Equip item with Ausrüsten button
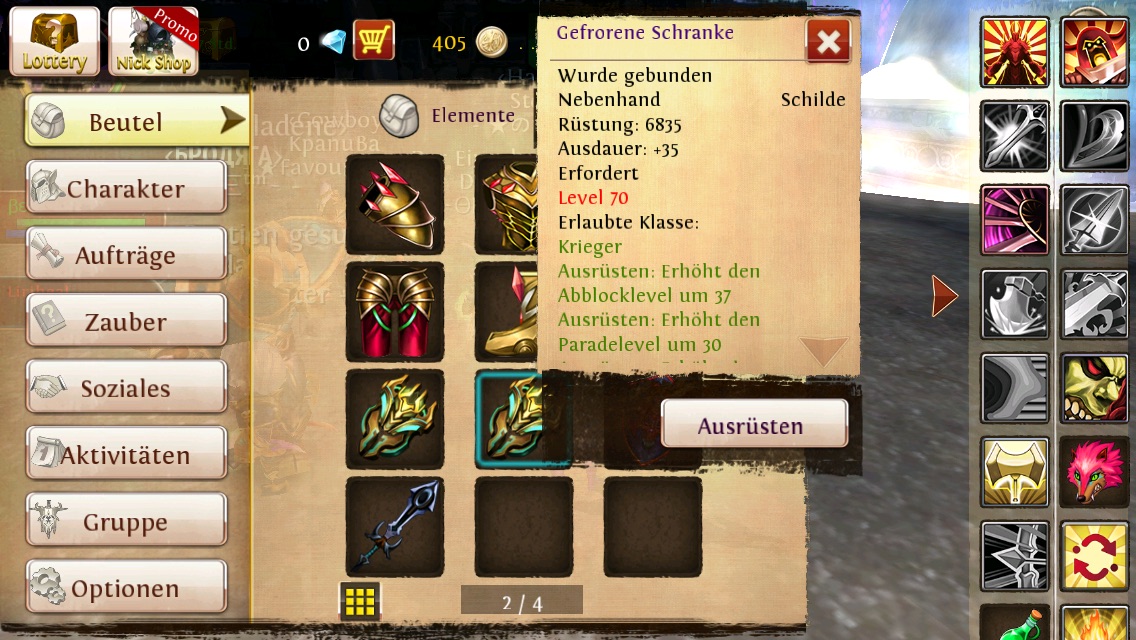1136x640 pixels. (754, 424)
